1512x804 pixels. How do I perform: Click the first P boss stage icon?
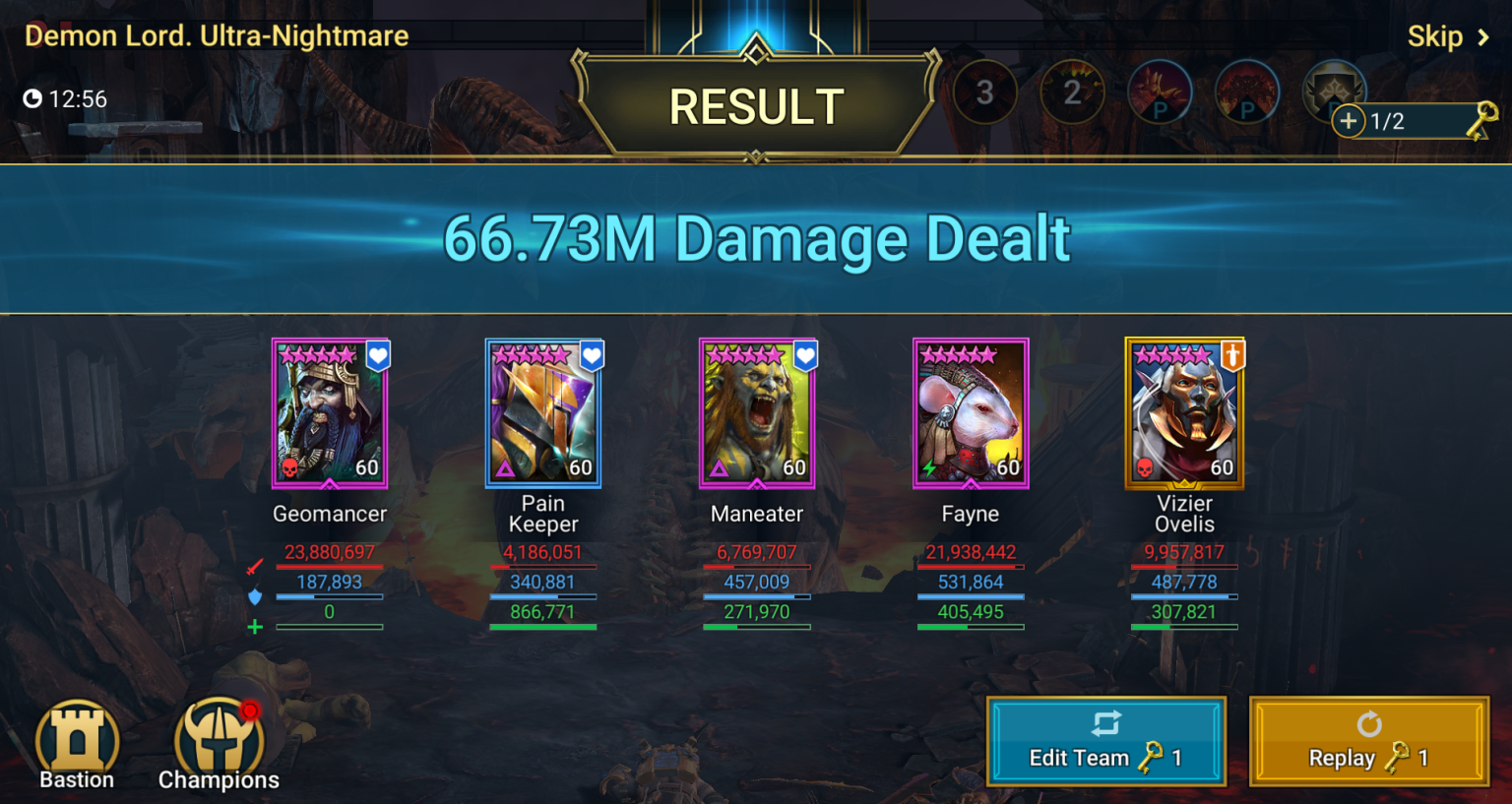[1160, 92]
